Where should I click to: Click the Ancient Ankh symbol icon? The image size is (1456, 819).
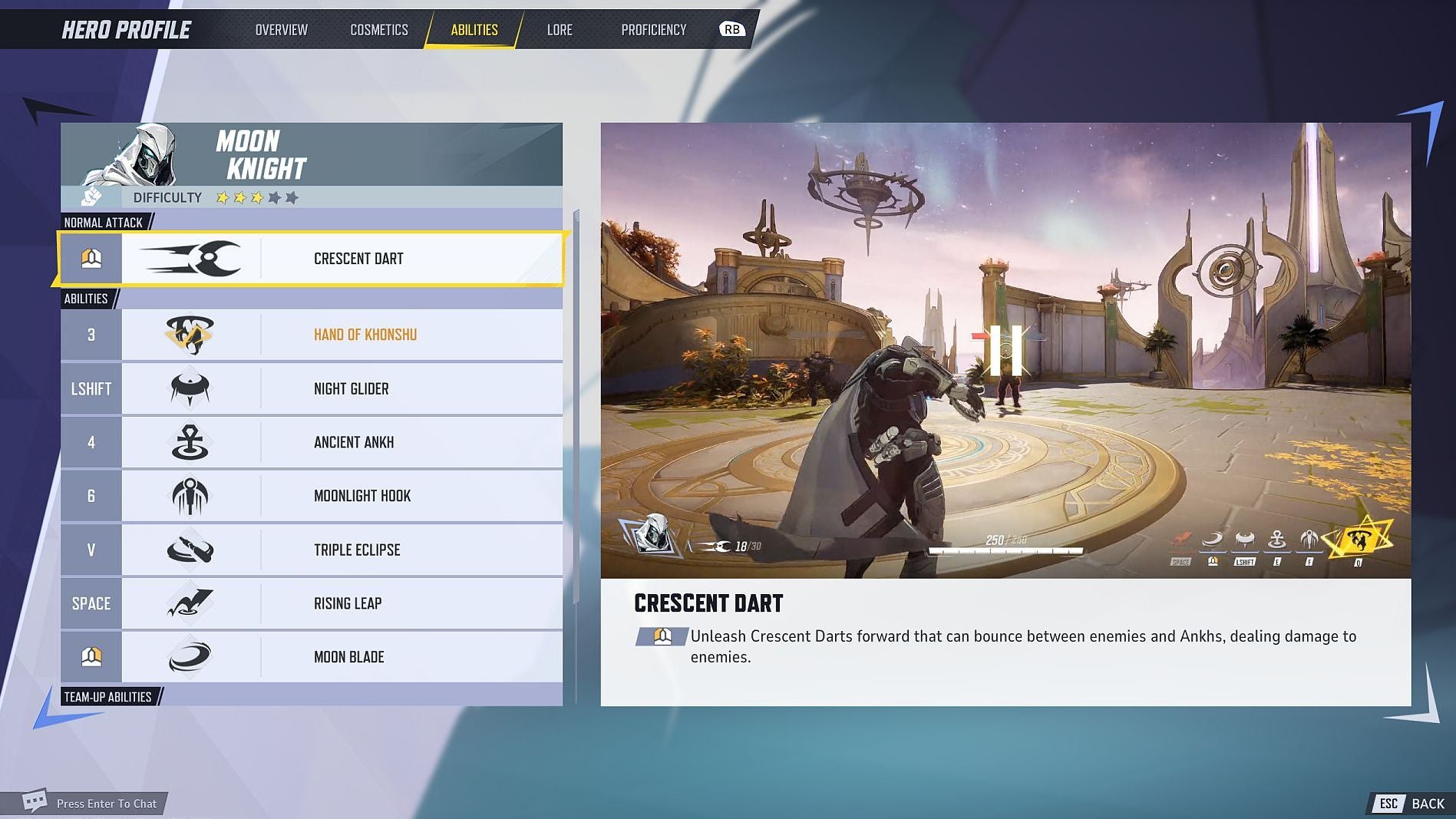pyautogui.click(x=190, y=442)
